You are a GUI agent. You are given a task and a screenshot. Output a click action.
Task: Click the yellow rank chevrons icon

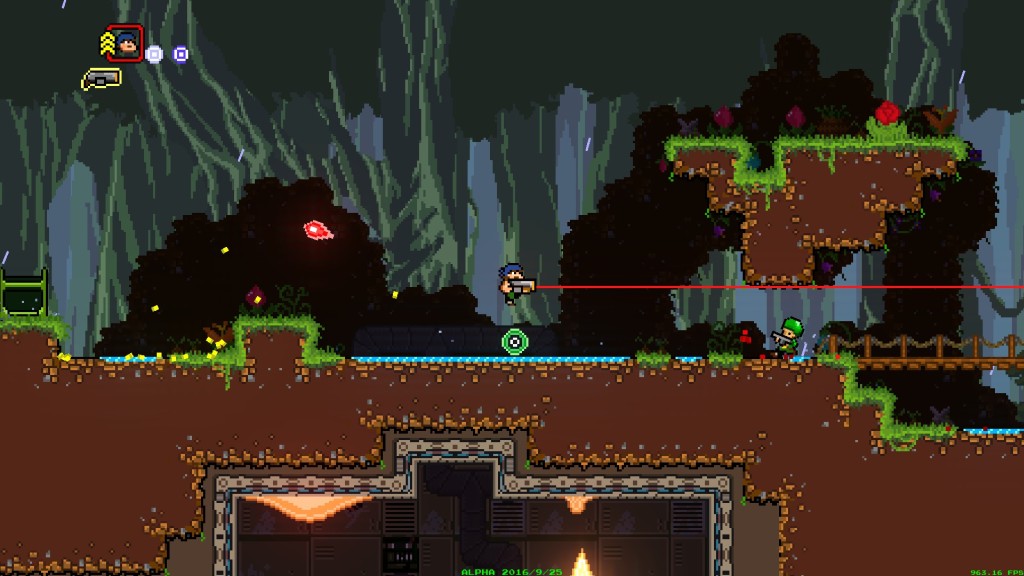pos(107,43)
